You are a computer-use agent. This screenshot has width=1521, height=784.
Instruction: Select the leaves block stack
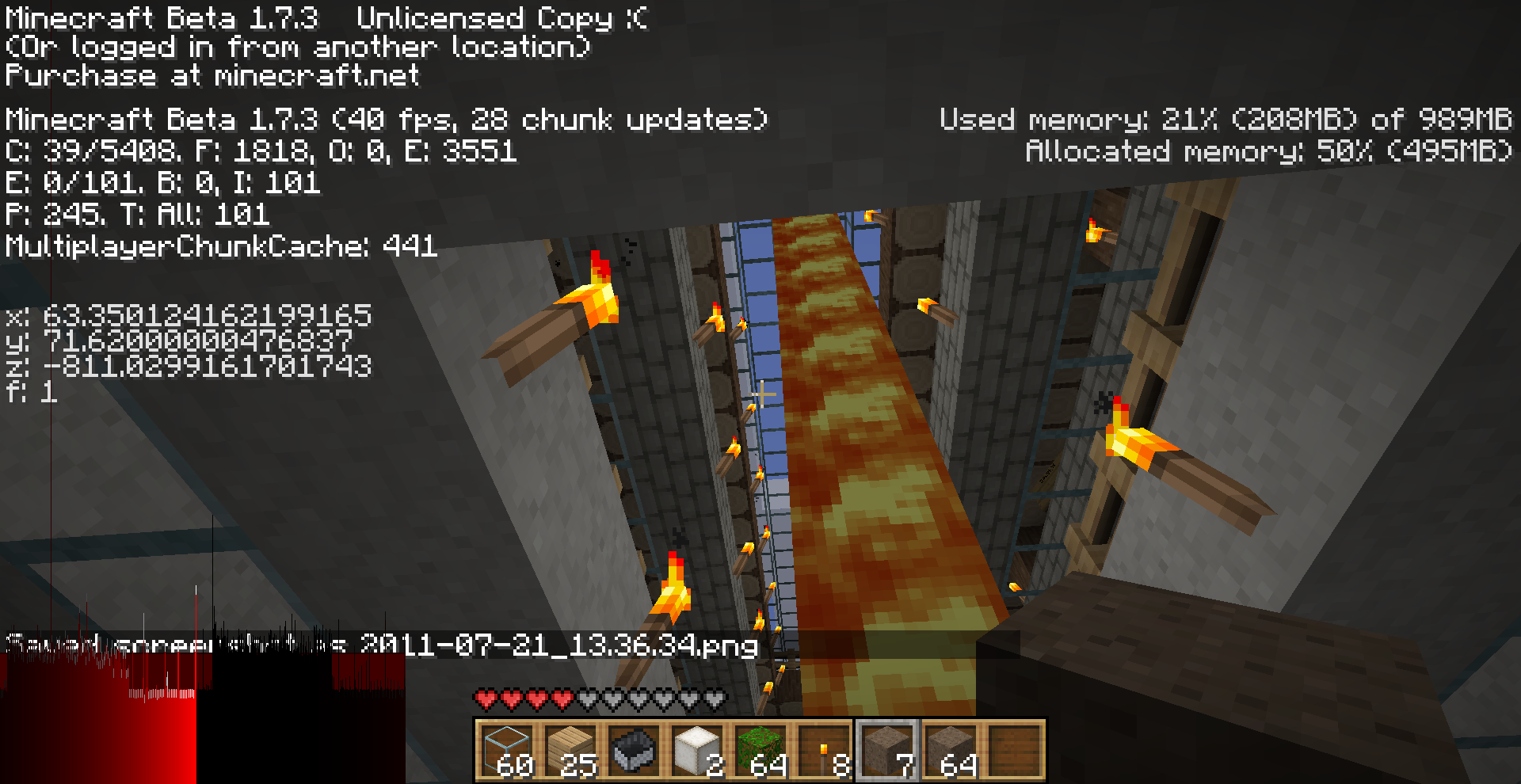[x=760, y=750]
